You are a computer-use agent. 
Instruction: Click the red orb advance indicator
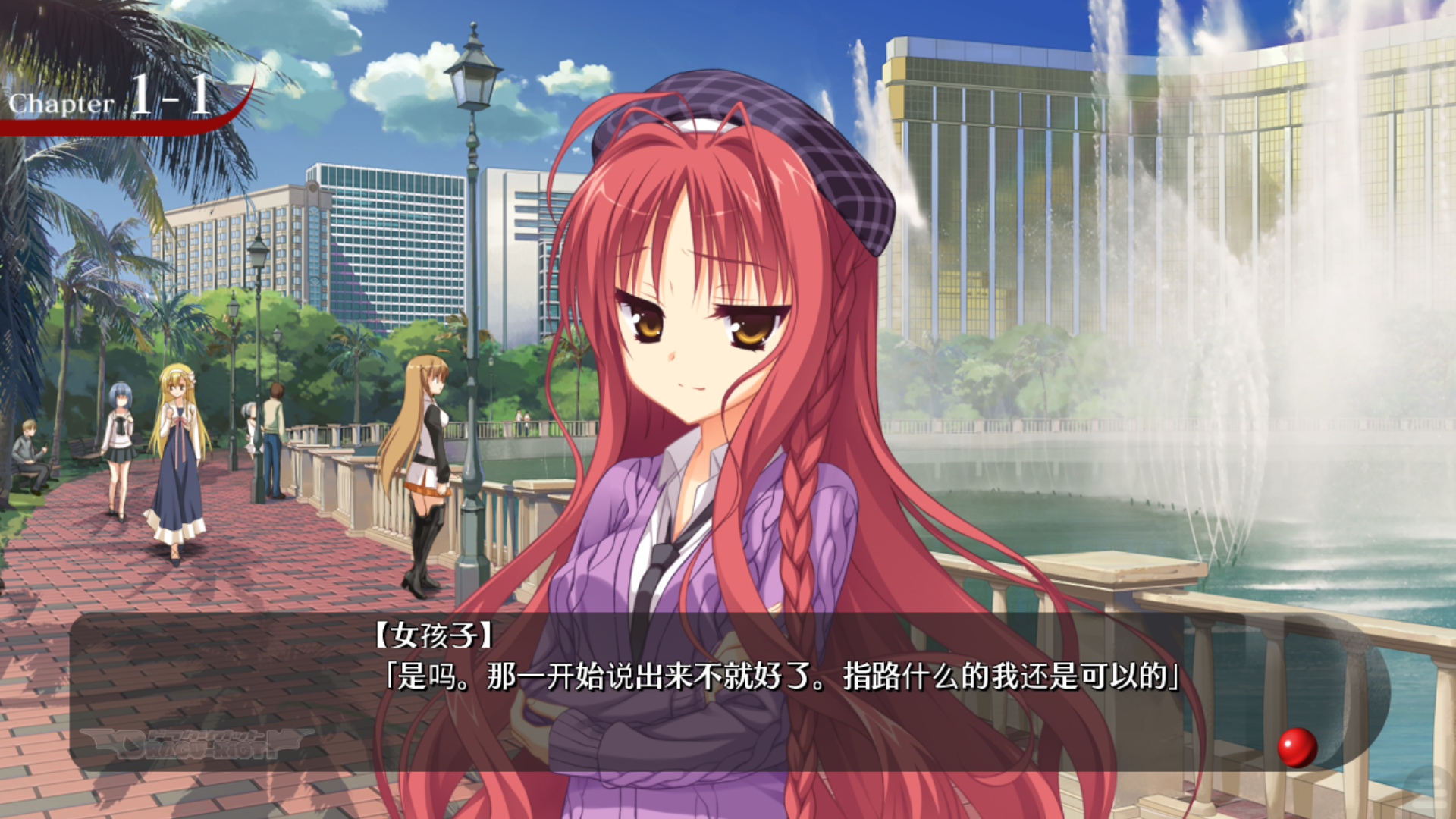1297,747
